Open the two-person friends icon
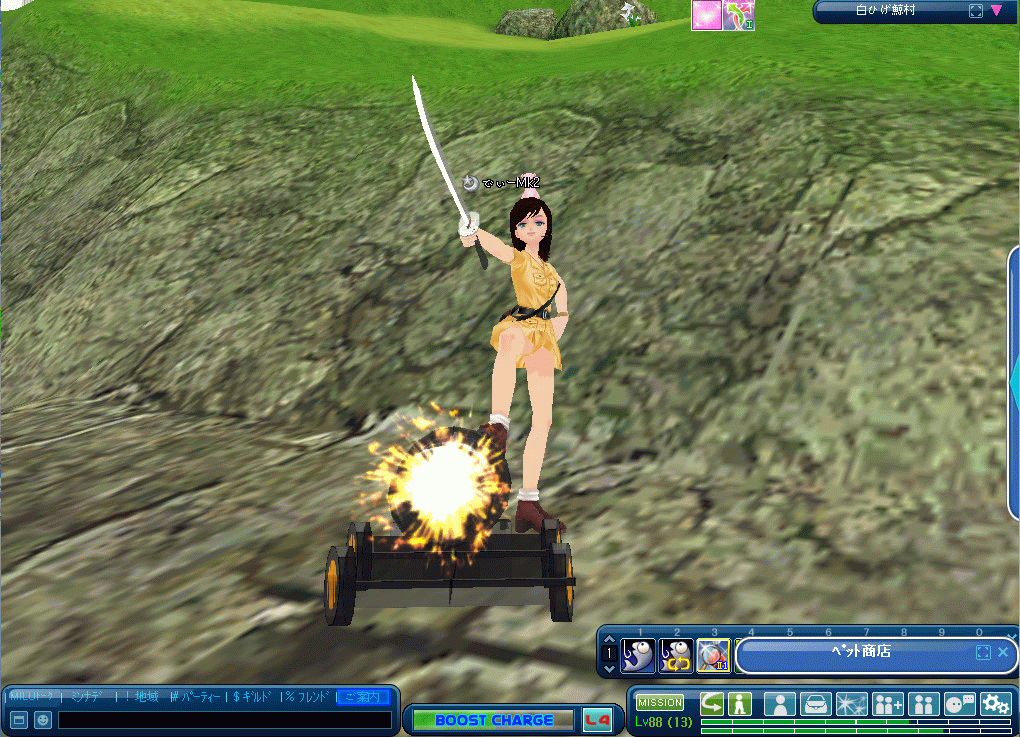The height and width of the screenshot is (737, 1020). pyautogui.click(x=923, y=703)
